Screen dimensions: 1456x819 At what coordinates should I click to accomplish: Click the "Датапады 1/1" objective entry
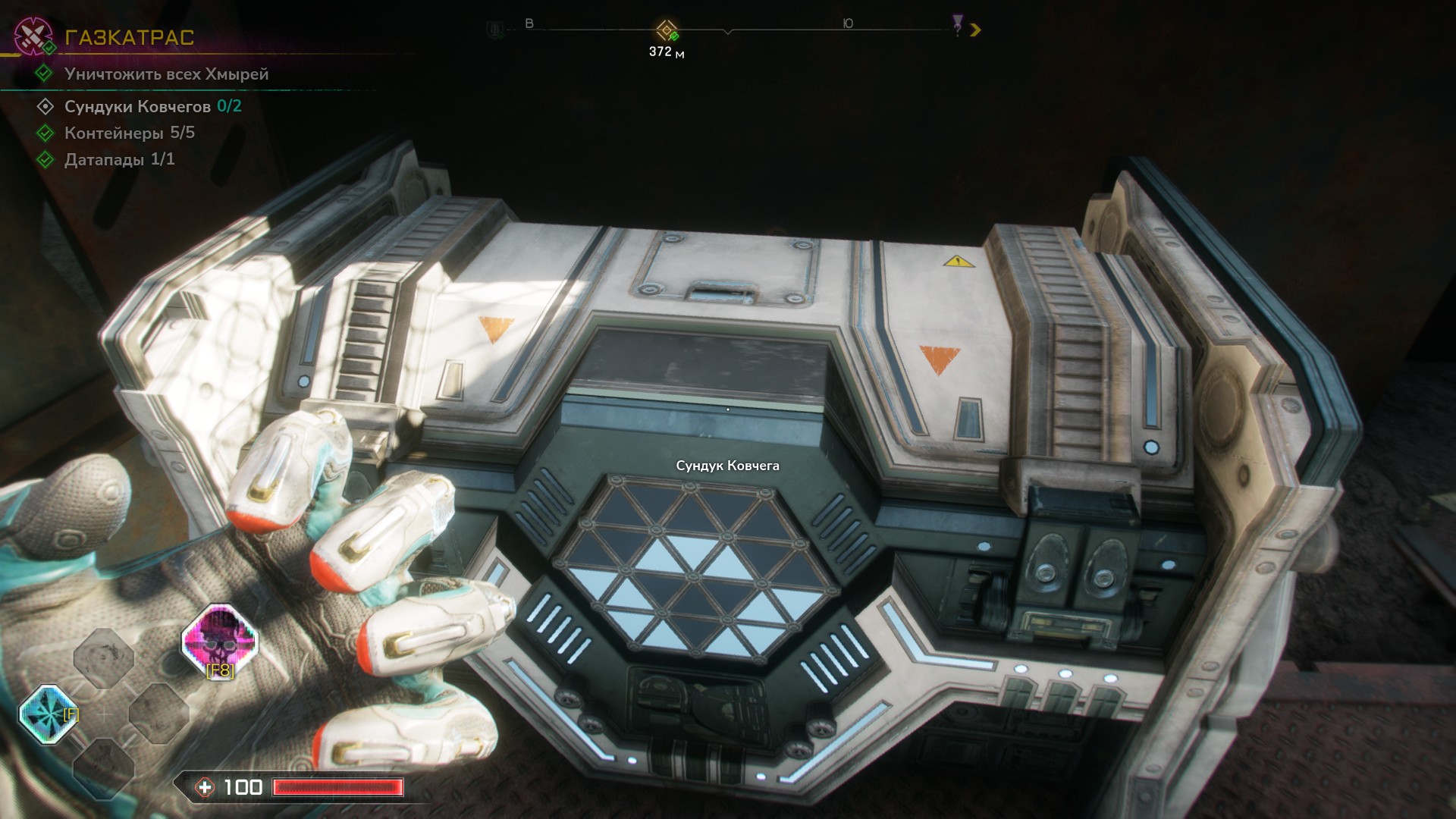tap(119, 159)
